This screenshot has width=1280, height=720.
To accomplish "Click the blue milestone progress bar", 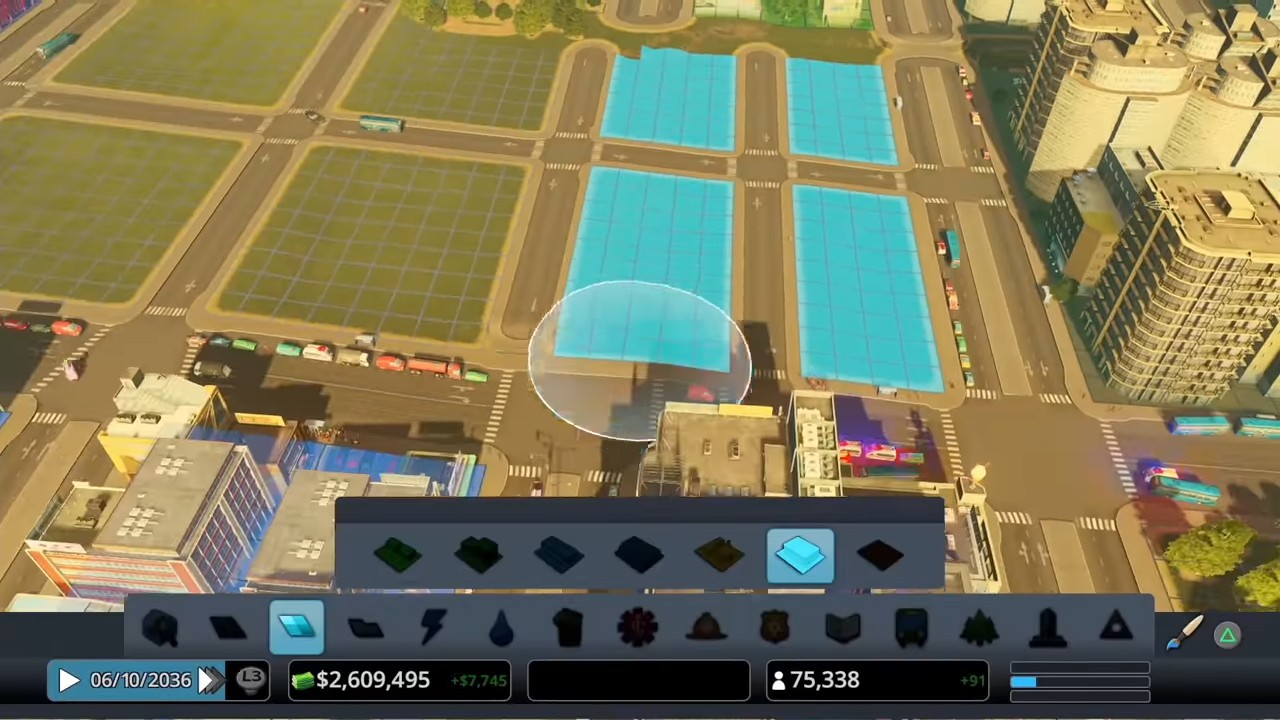I will click(x=1080, y=680).
